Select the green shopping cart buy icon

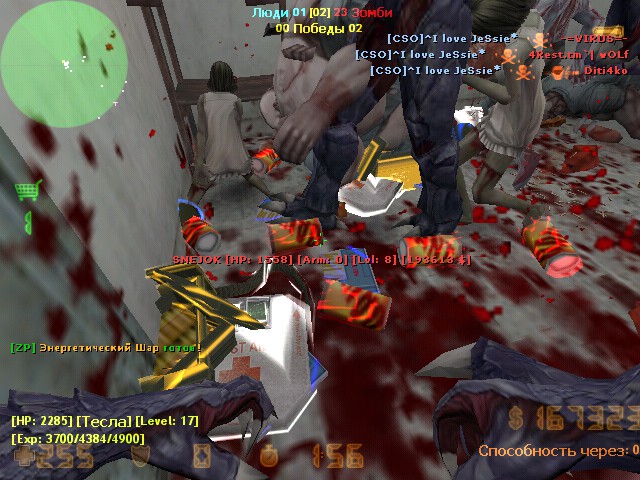pos(26,190)
